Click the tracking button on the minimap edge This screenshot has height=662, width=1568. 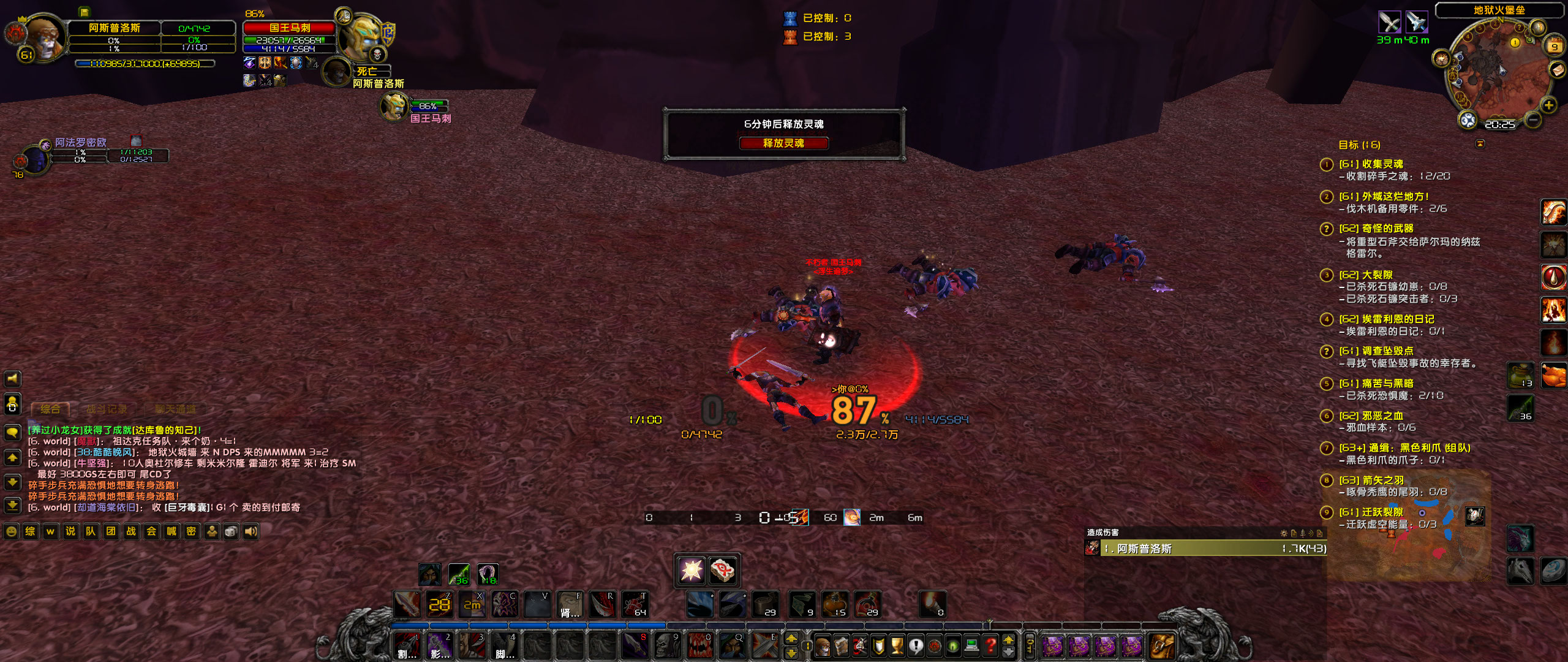(1468, 120)
